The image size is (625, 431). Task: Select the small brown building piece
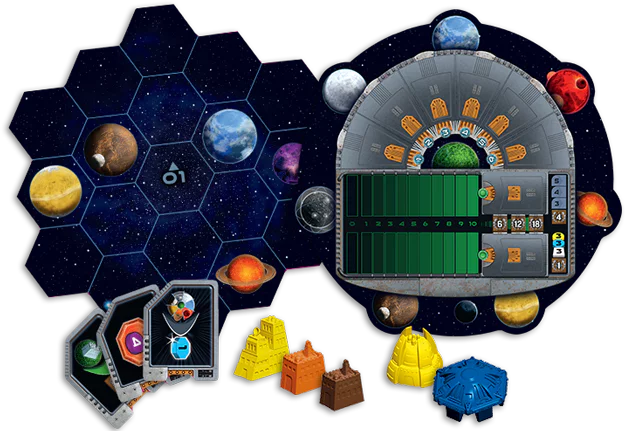pos(341,381)
